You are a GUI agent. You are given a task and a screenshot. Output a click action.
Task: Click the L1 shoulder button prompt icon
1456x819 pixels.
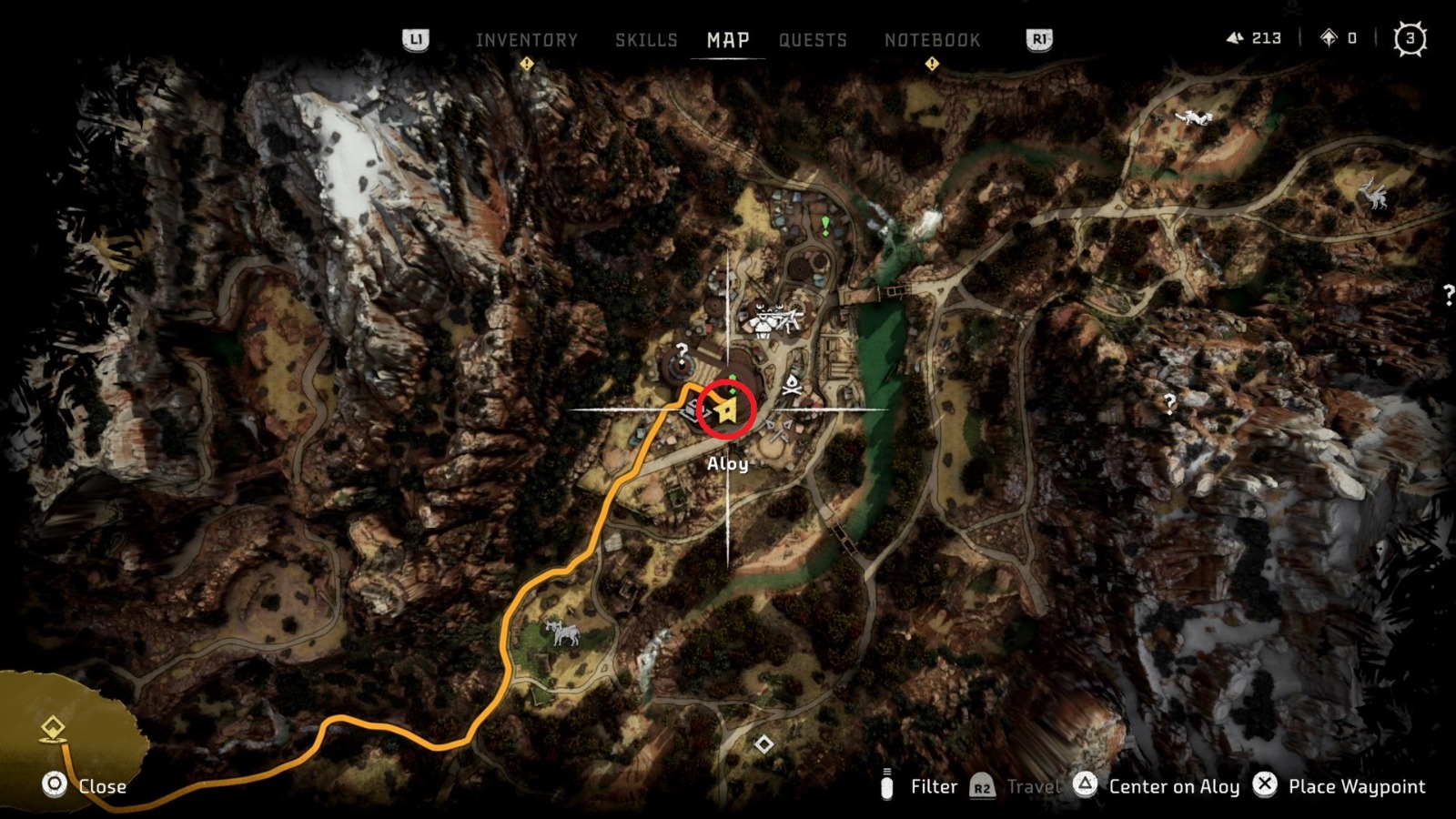pos(417,40)
